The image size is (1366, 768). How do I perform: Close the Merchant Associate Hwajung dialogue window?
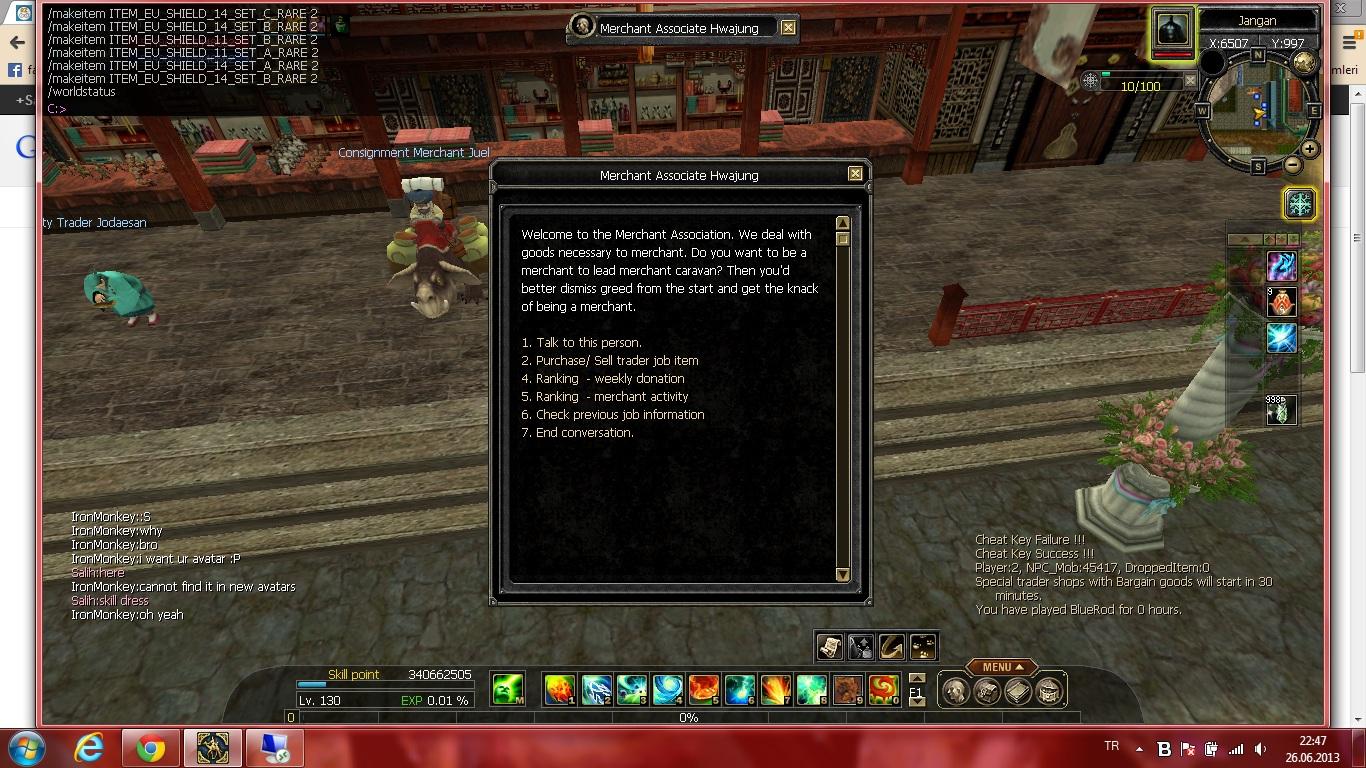coord(855,174)
